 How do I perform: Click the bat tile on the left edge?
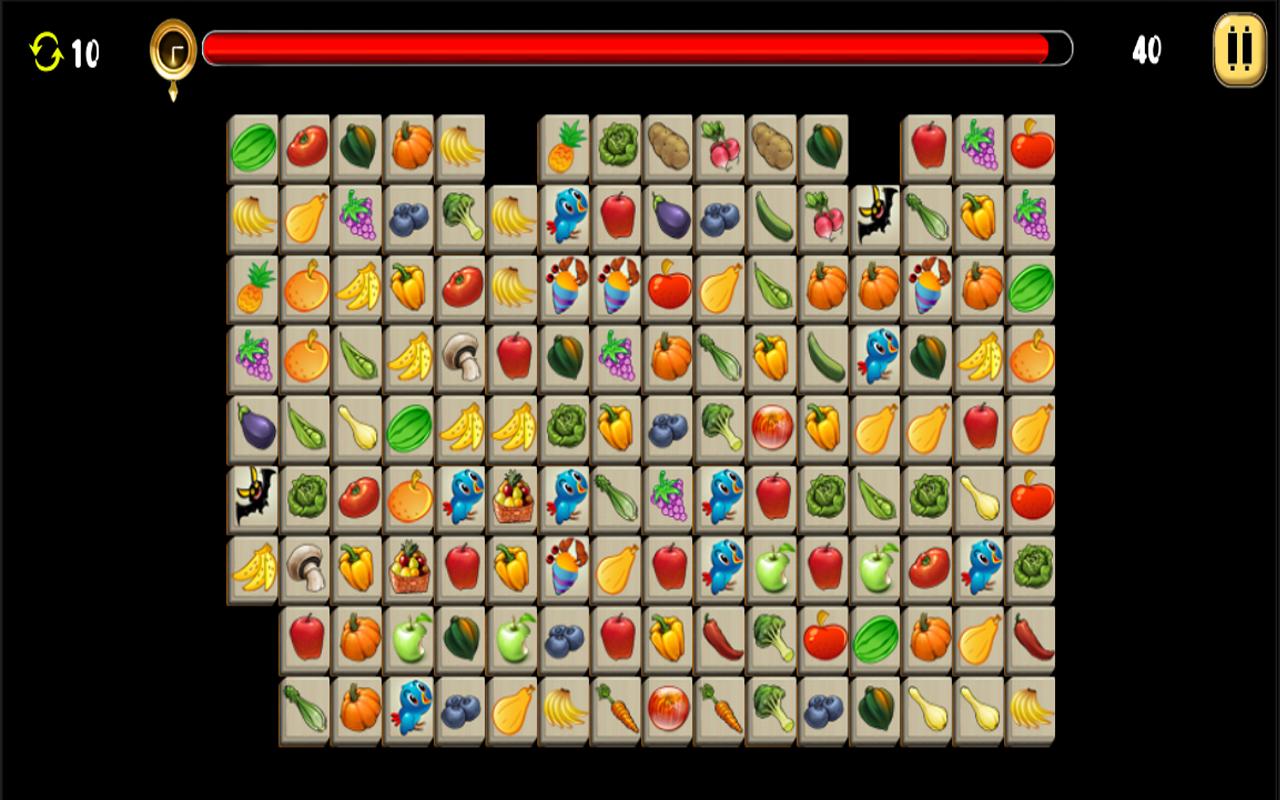pos(256,497)
